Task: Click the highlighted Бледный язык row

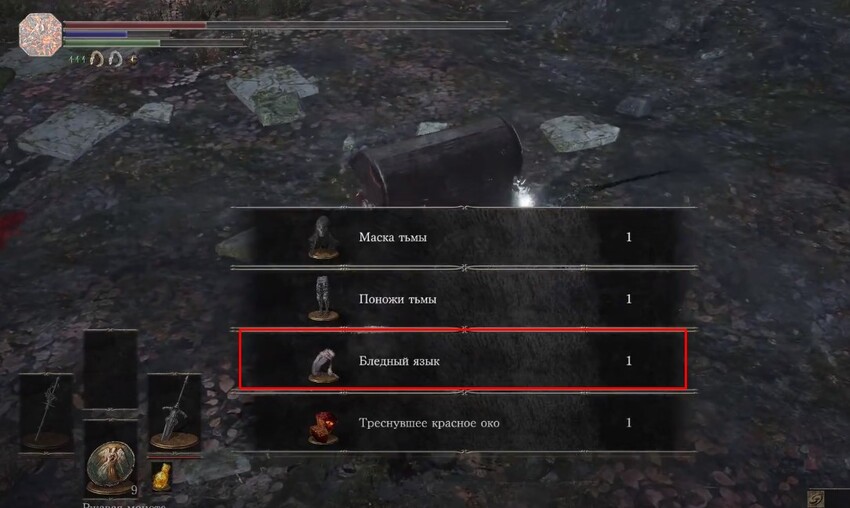Action: pyautogui.click(x=462, y=361)
